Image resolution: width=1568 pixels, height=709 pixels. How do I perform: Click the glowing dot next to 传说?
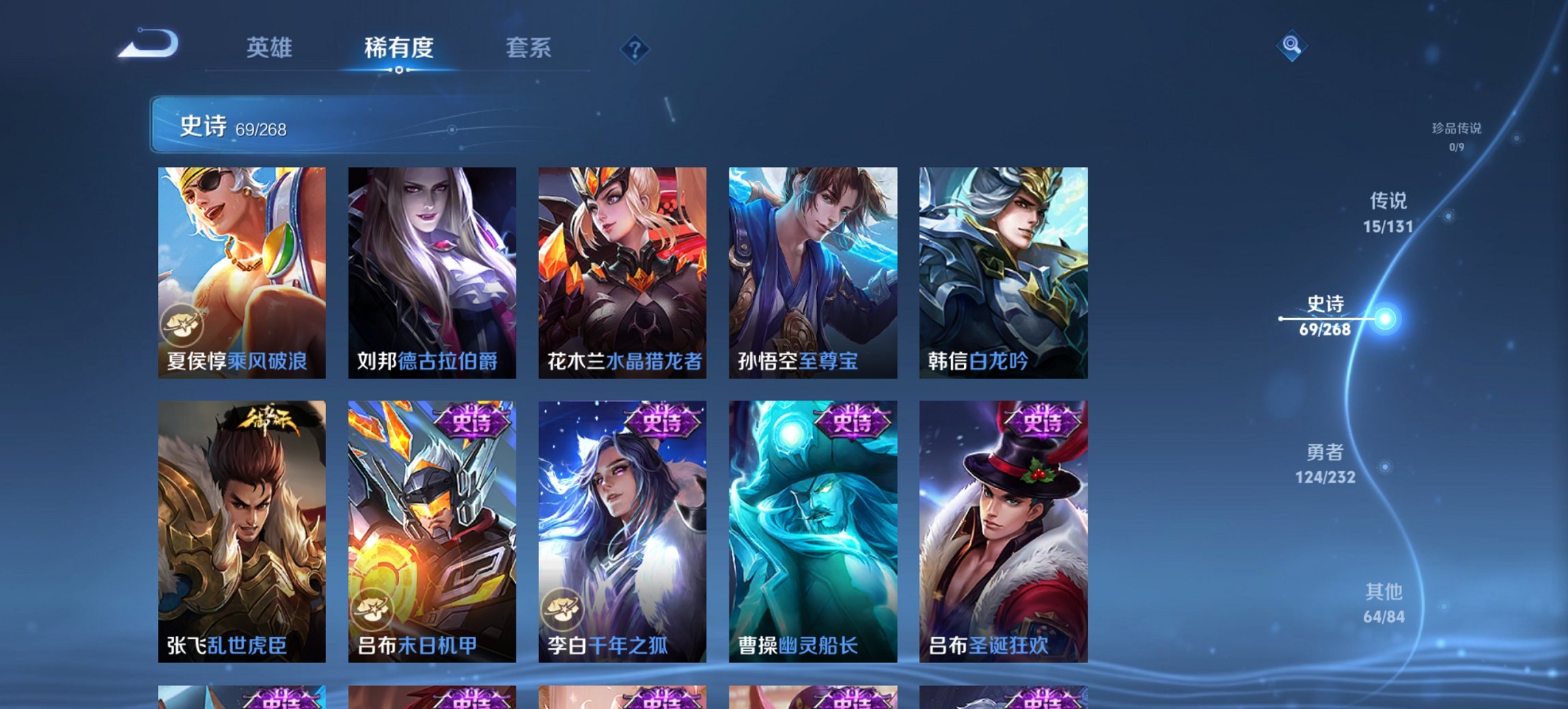coord(1447,215)
